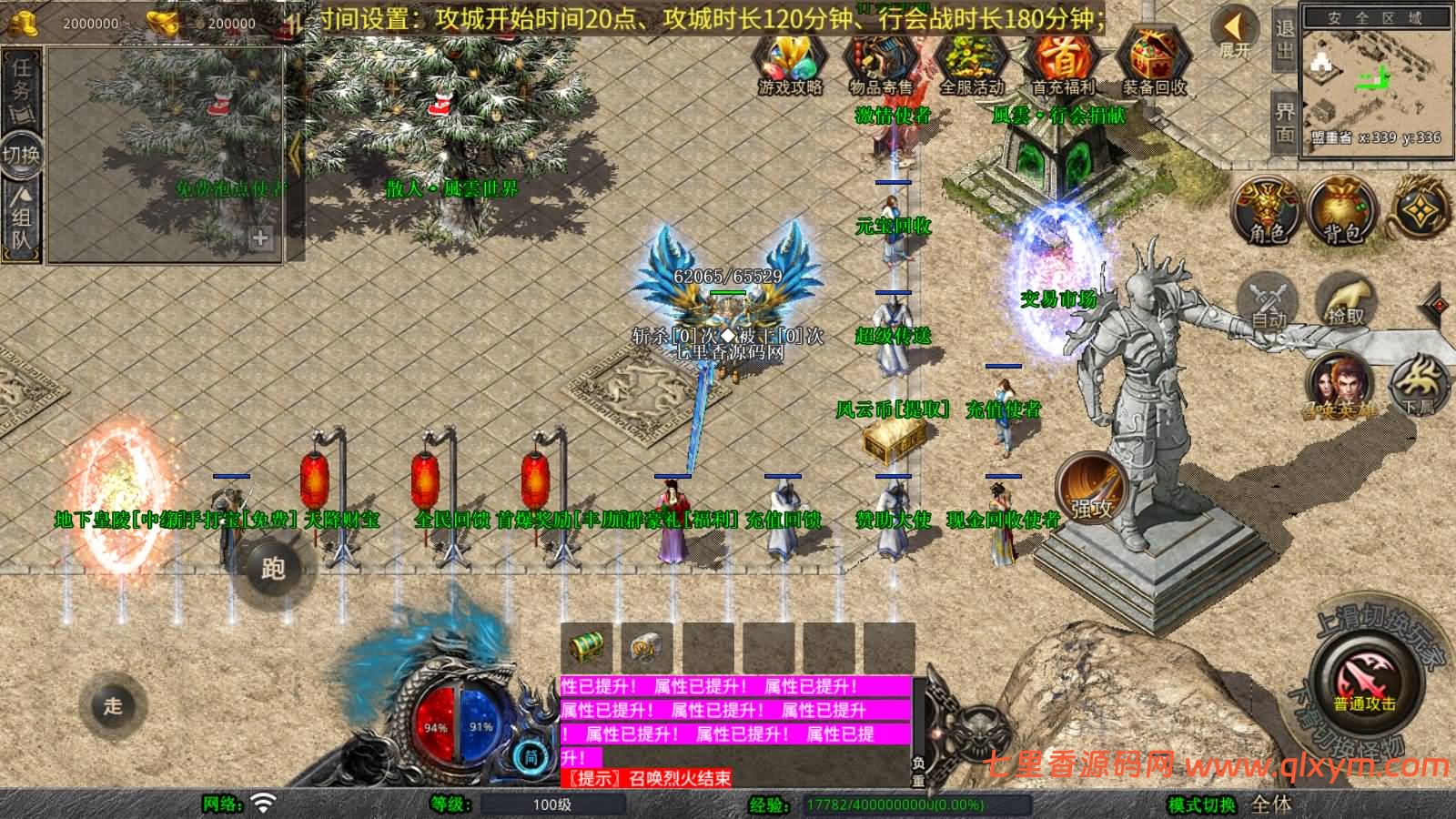Switch to 跑 run mode
This screenshot has width=1456, height=819.
pyautogui.click(x=273, y=569)
